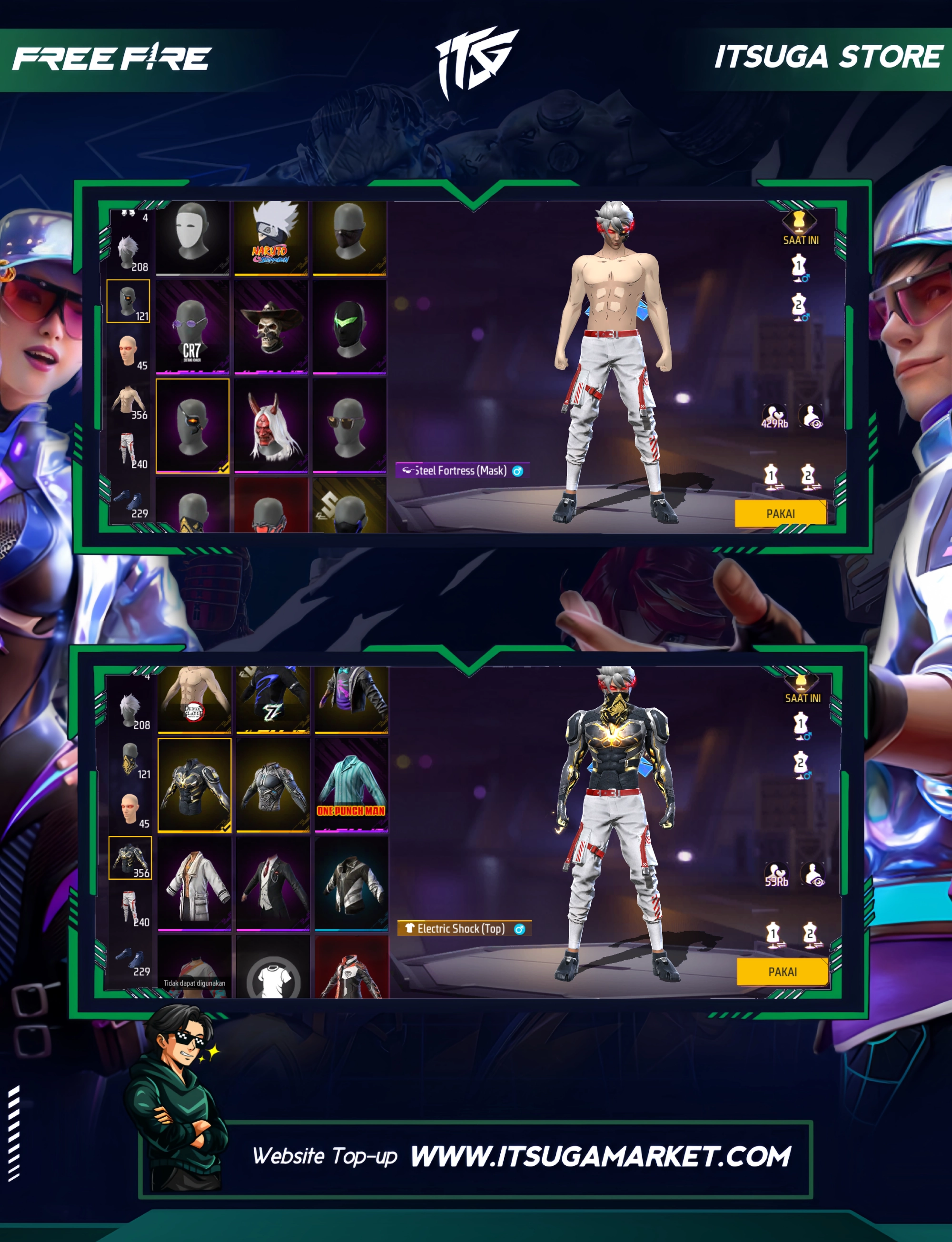
Task: Click the 53Rb likes icon
Action: coord(776,874)
